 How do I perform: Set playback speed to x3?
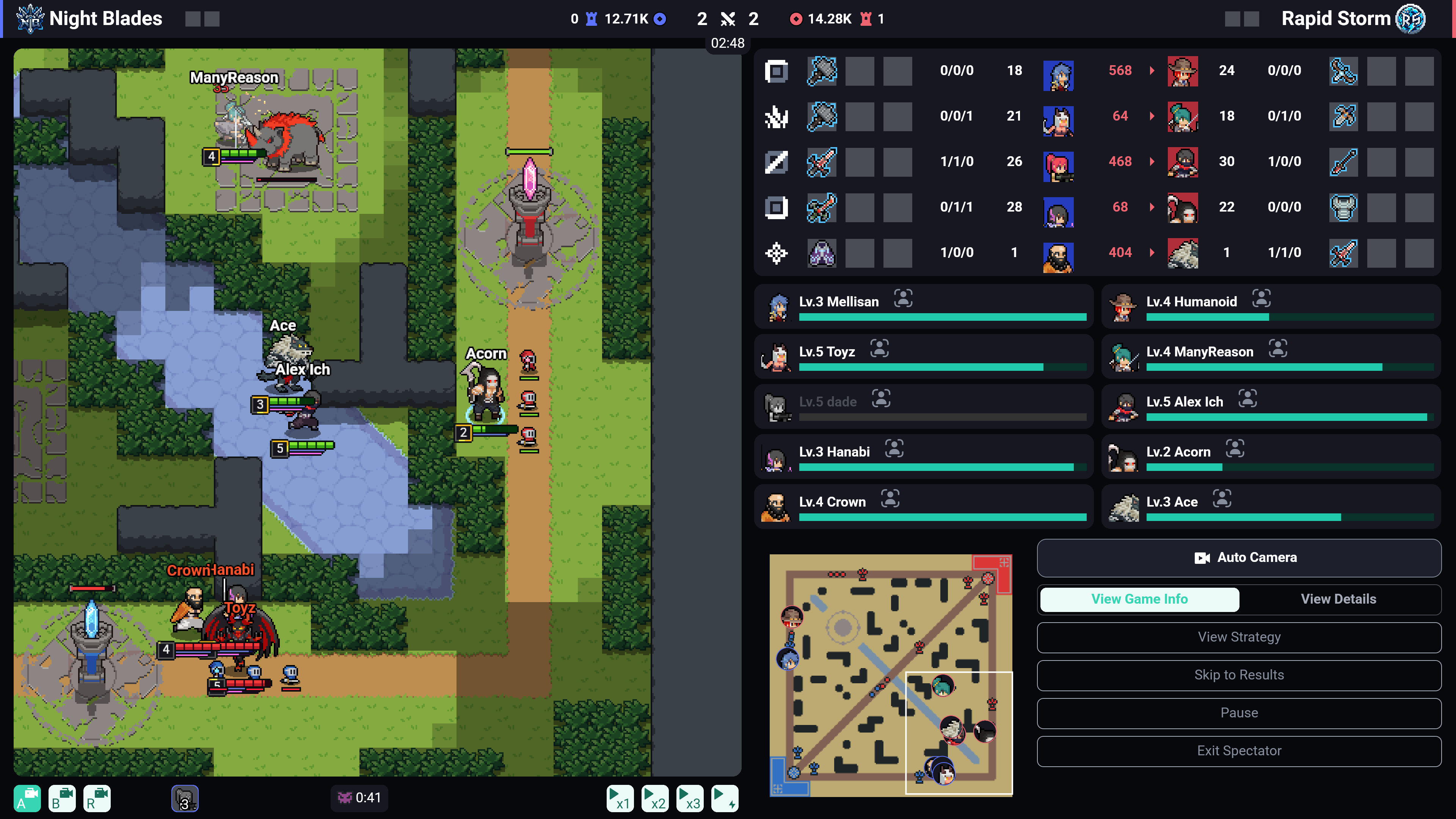pos(690,798)
